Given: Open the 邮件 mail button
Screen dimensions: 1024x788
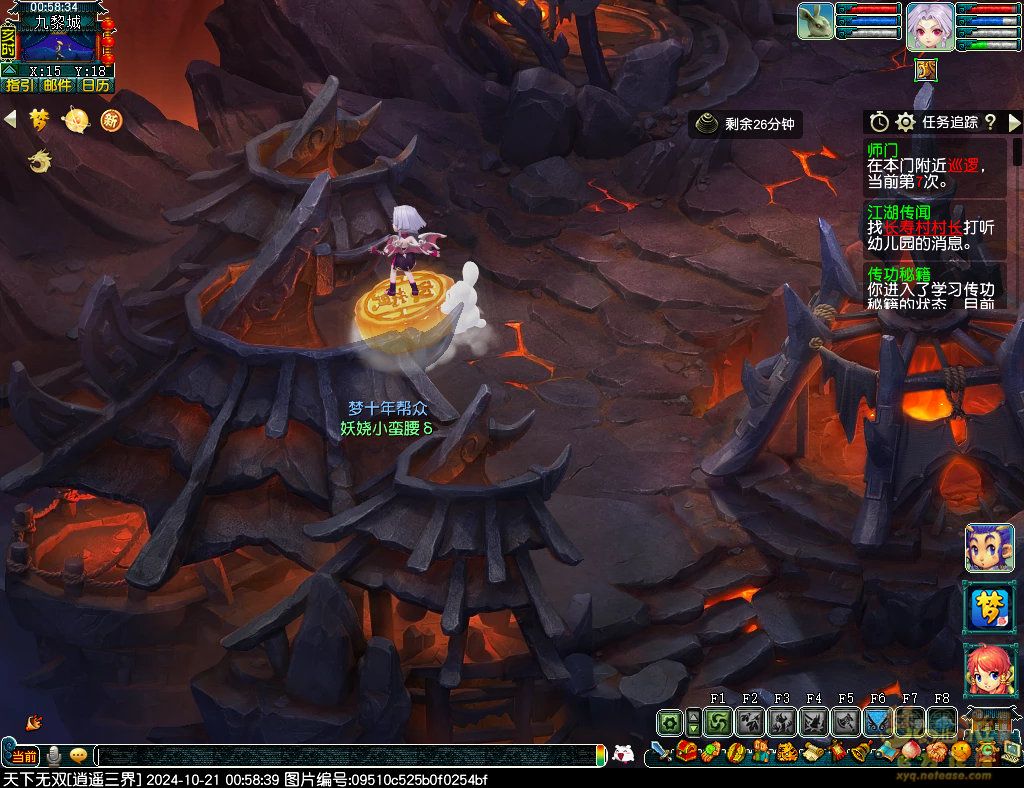Looking at the screenshot, I should [x=58, y=86].
